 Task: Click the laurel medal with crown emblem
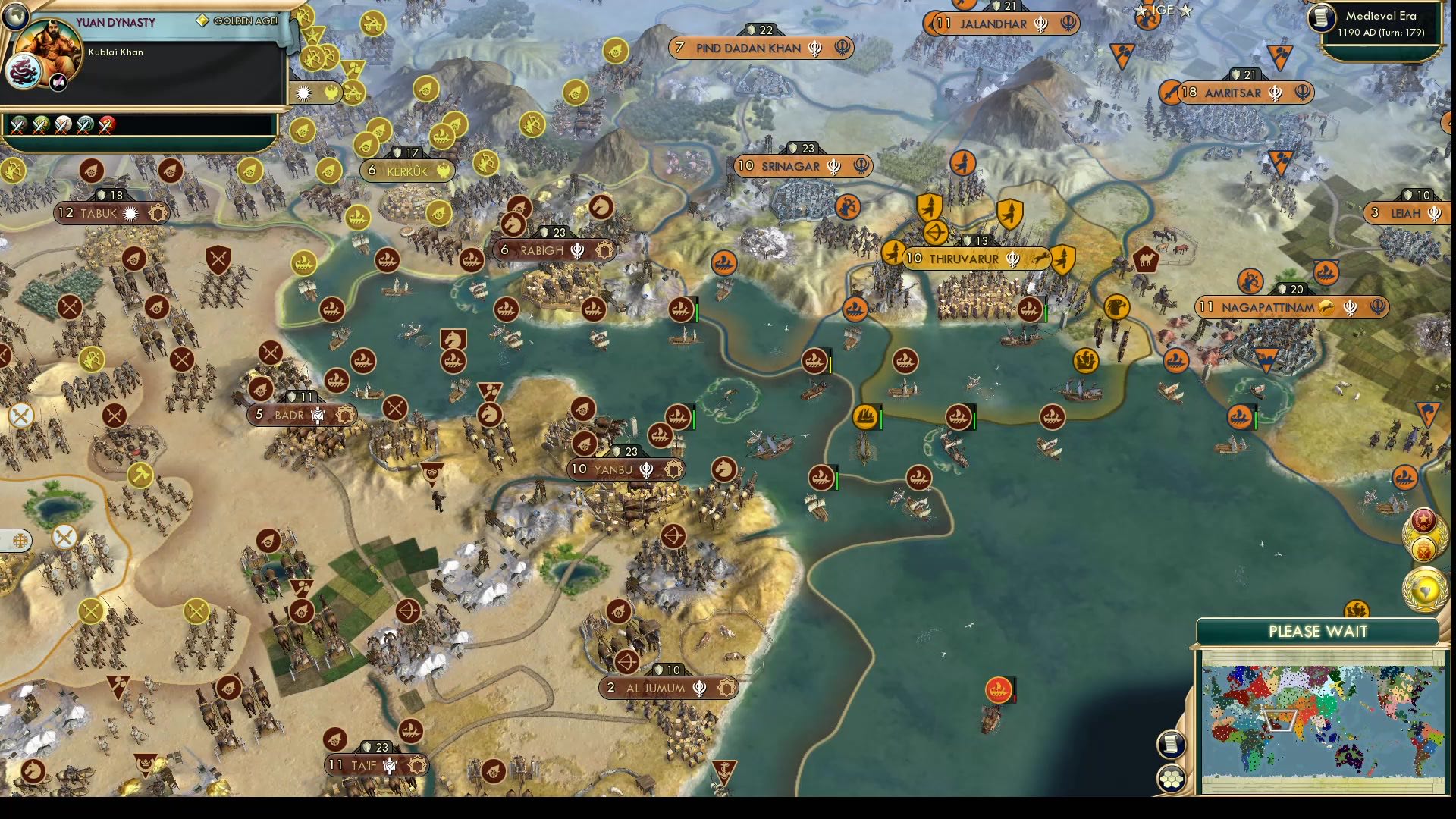(1423, 551)
